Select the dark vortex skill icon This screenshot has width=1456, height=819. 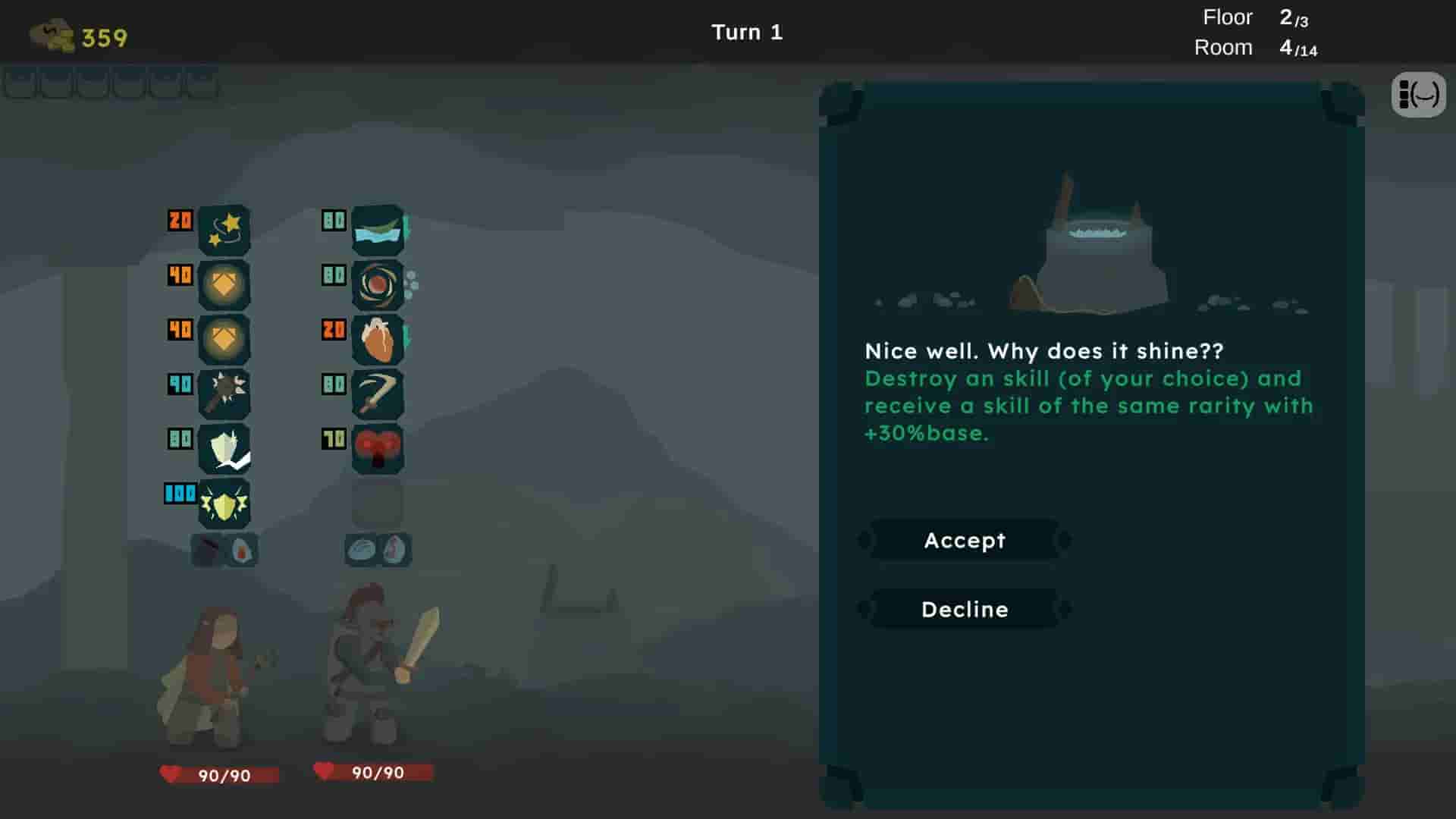click(x=377, y=286)
